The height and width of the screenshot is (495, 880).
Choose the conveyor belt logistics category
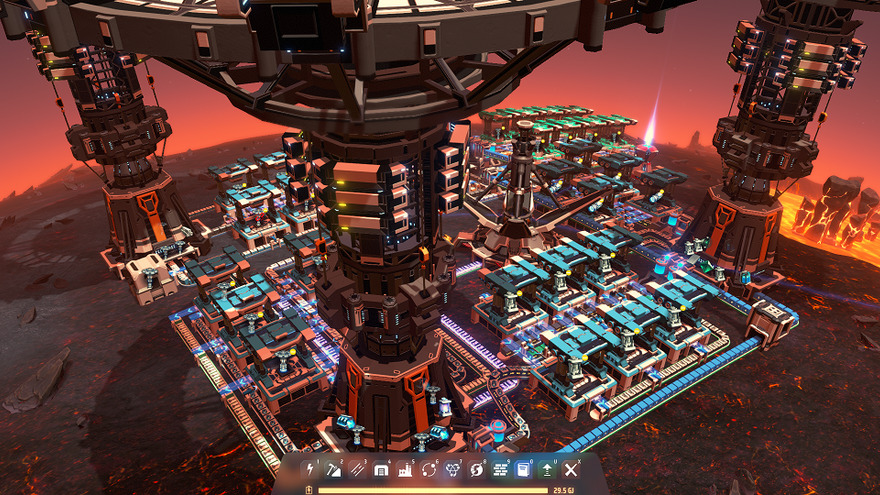pos(358,468)
